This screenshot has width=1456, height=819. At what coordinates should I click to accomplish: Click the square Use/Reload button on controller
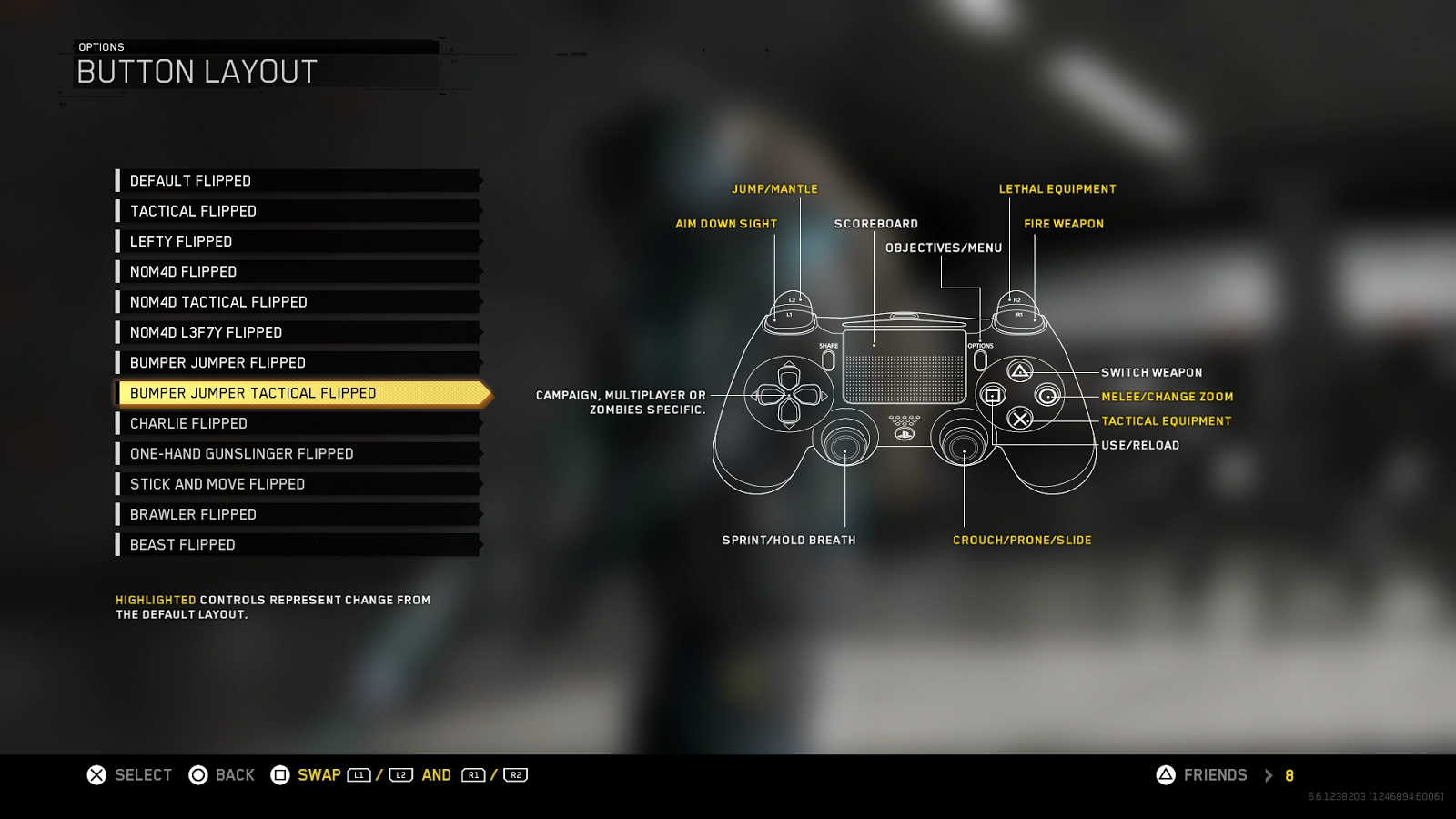click(x=992, y=395)
